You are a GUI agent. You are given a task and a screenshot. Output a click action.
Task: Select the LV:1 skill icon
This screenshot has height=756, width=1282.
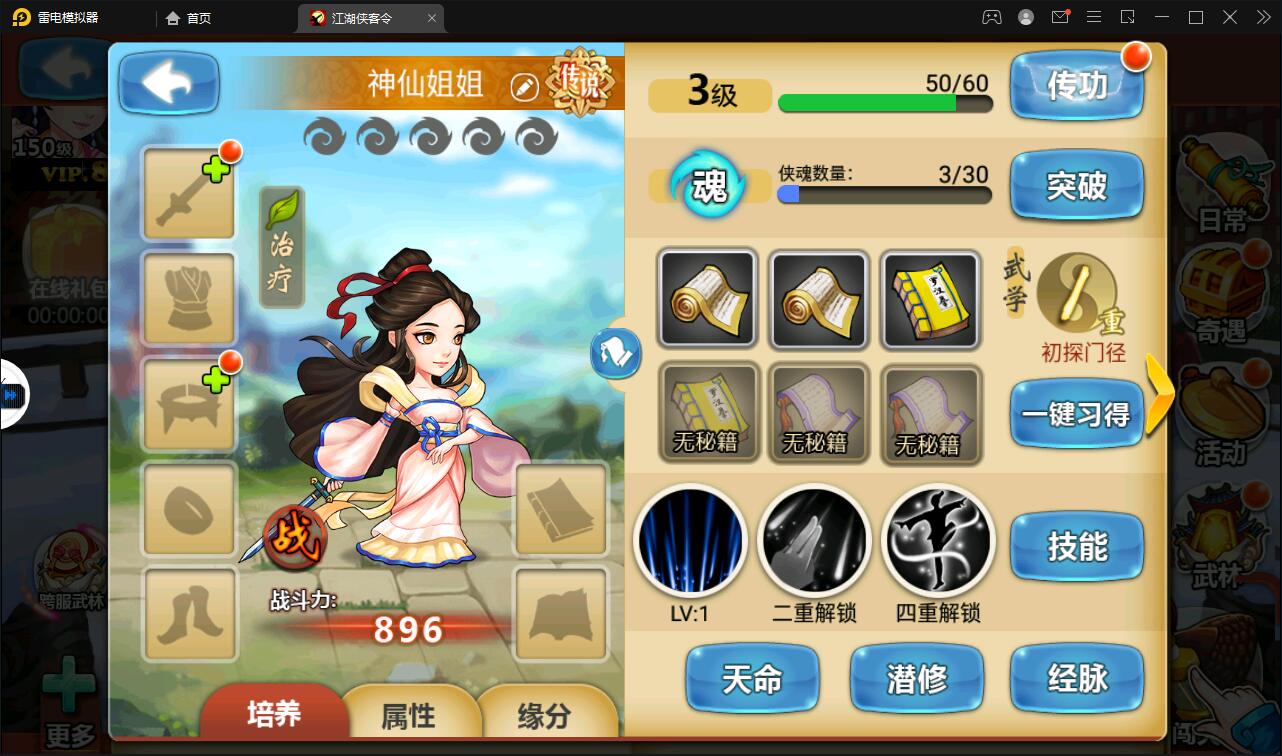click(691, 540)
